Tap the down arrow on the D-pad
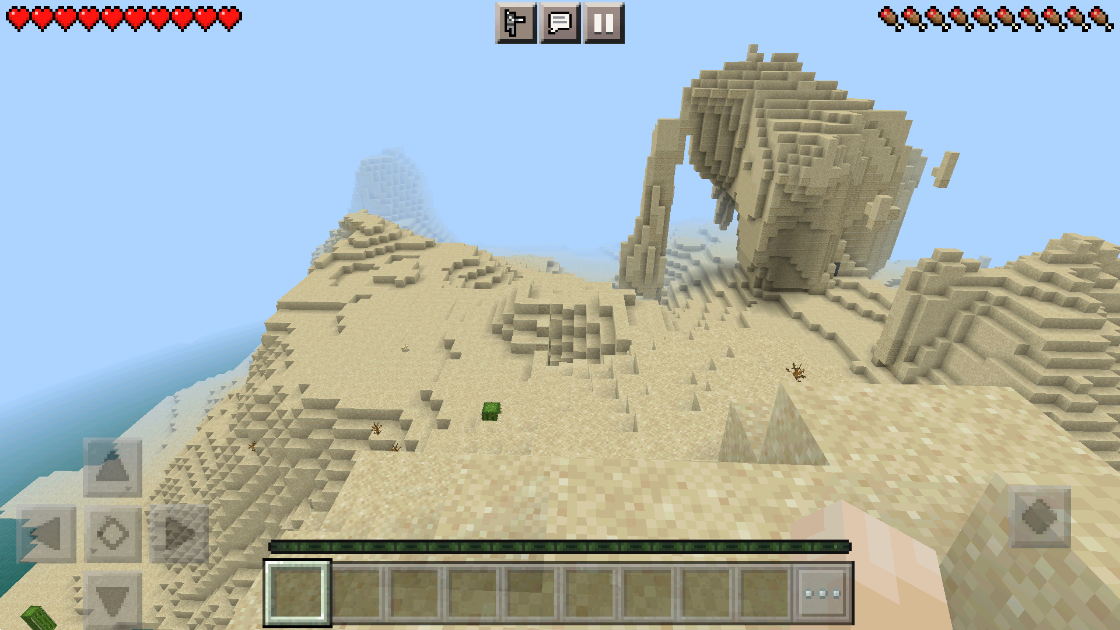The image size is (1120, 630). pos(112,600)
